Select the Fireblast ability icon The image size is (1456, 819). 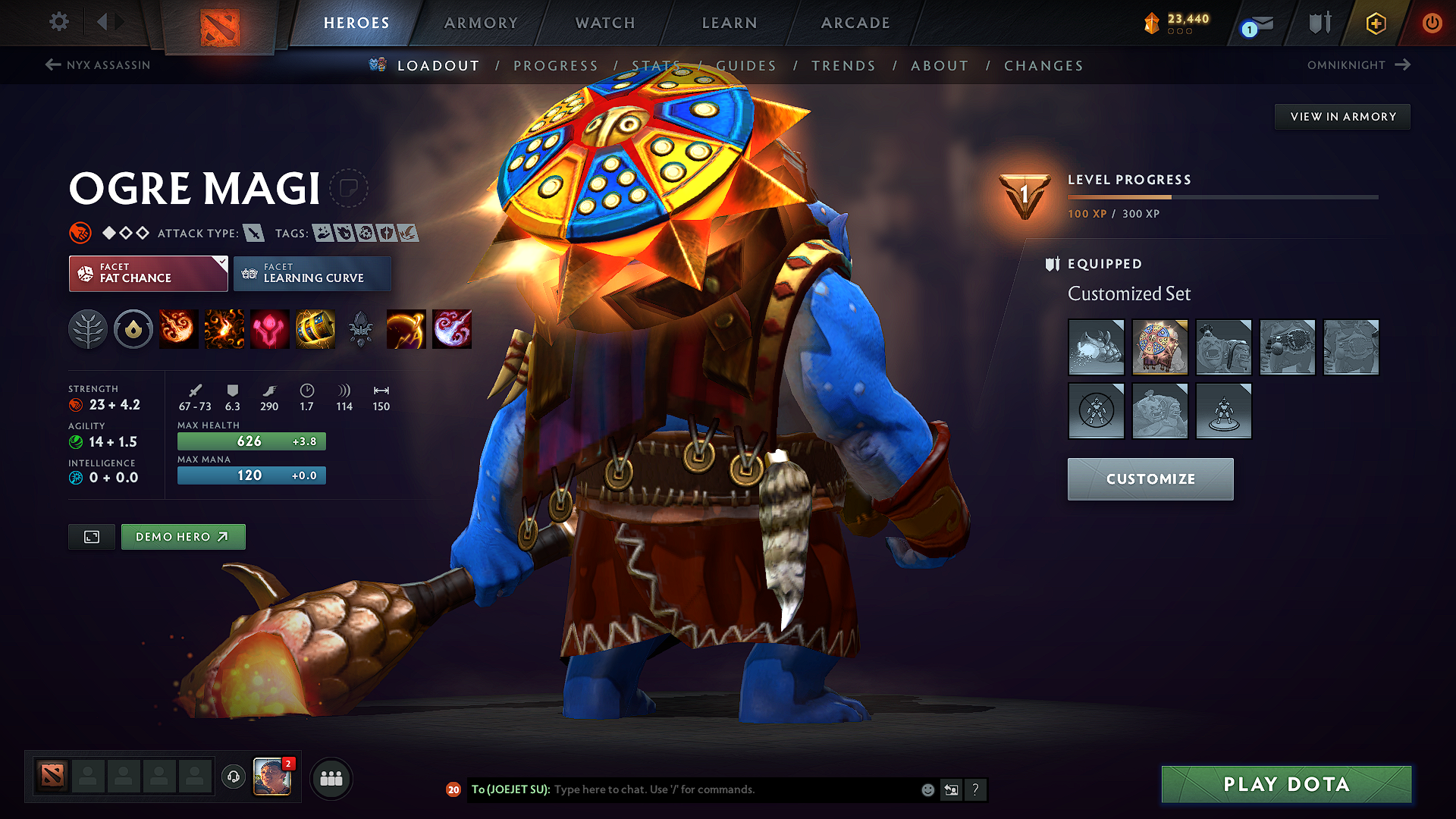tap(178, 328)
